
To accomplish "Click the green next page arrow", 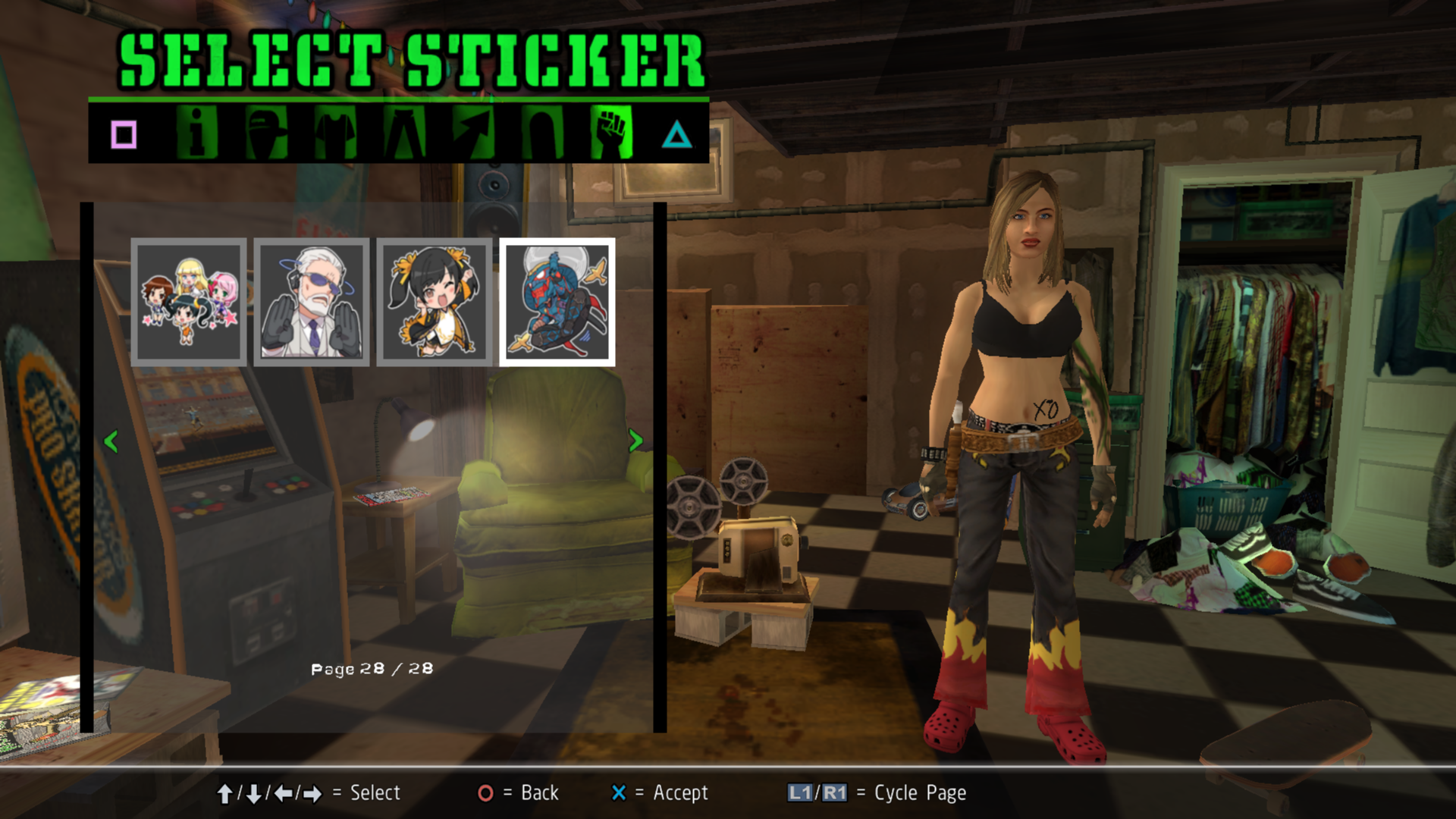I will (x=635, y=441).
